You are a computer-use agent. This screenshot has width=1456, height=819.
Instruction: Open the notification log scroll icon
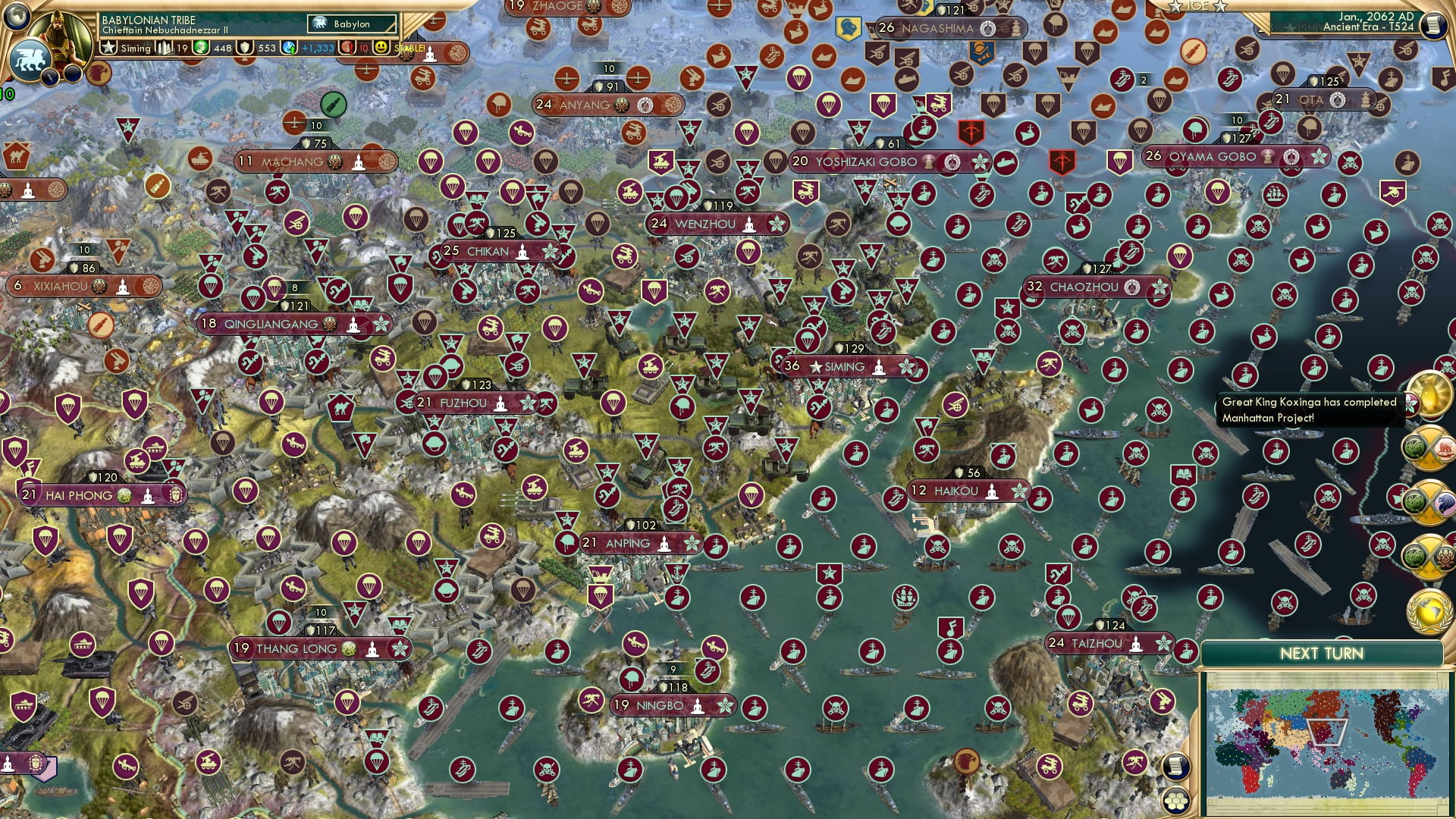tap(1176, 766)
